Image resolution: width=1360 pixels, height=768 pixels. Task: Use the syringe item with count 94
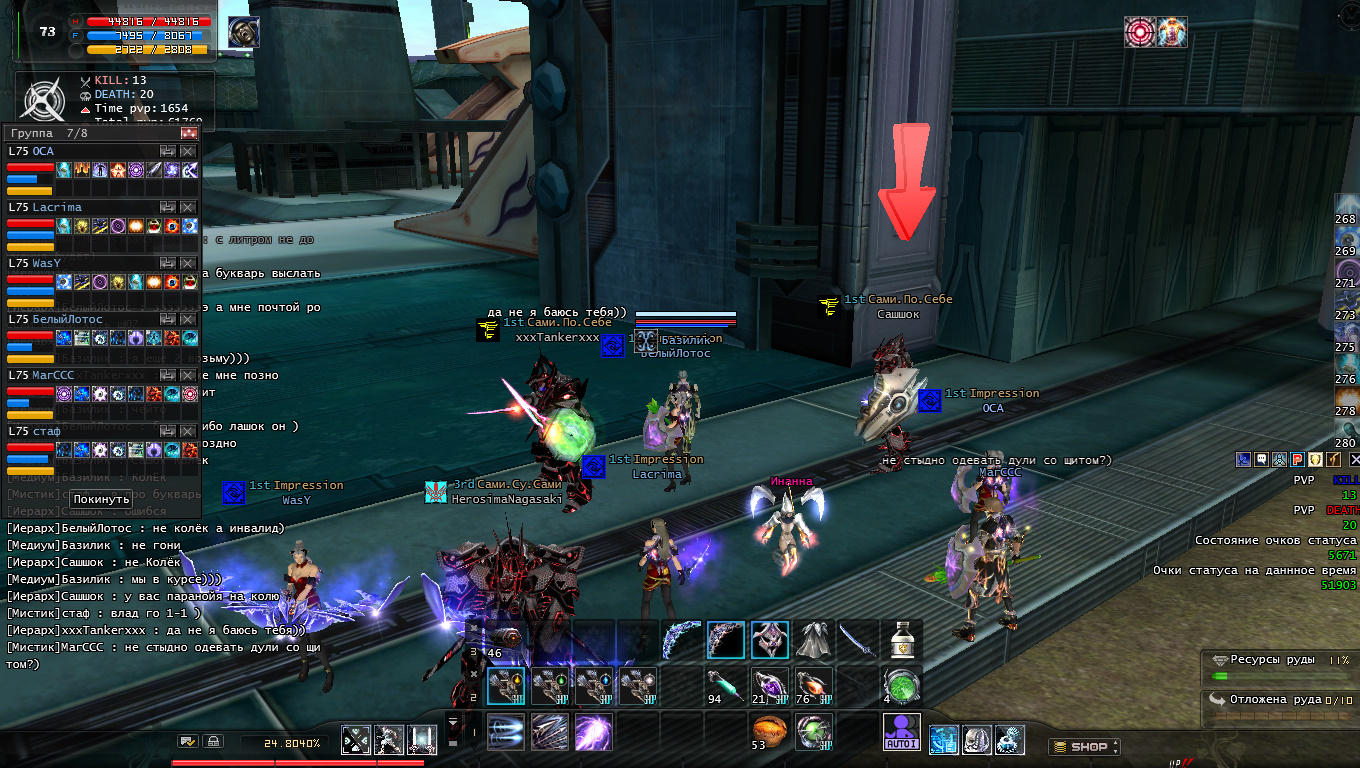pos(725,687)
